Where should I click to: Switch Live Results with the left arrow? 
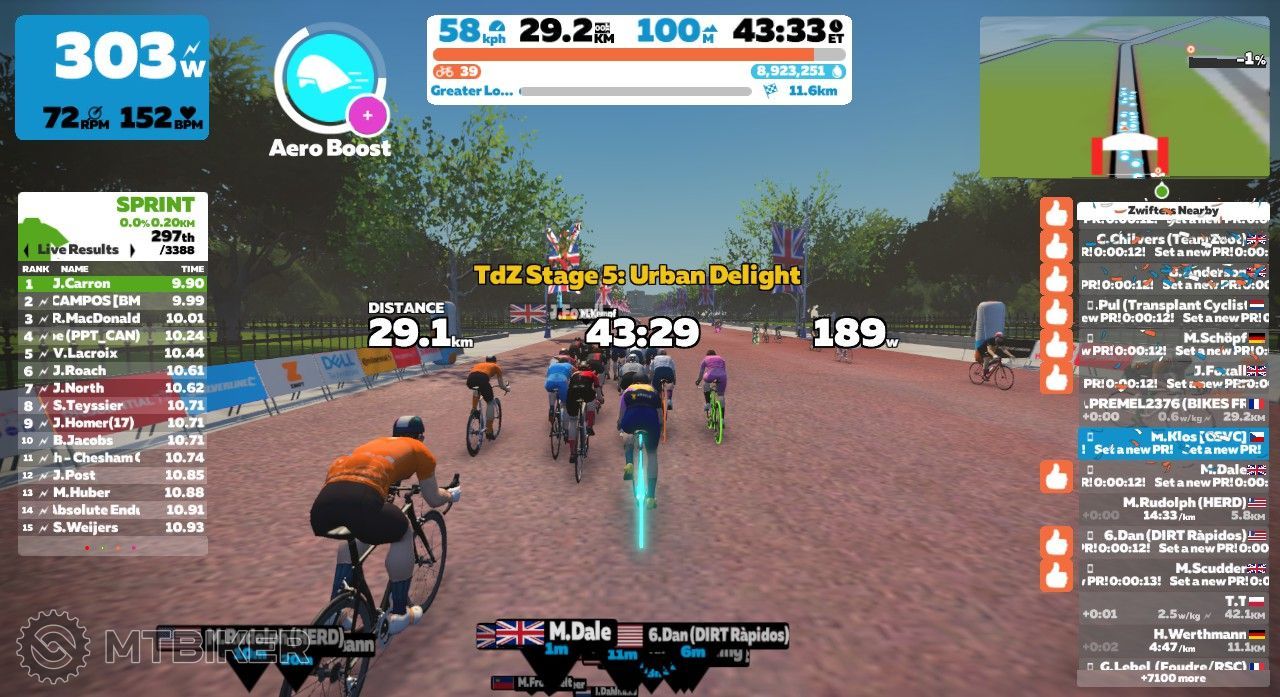tap(29, 249)
